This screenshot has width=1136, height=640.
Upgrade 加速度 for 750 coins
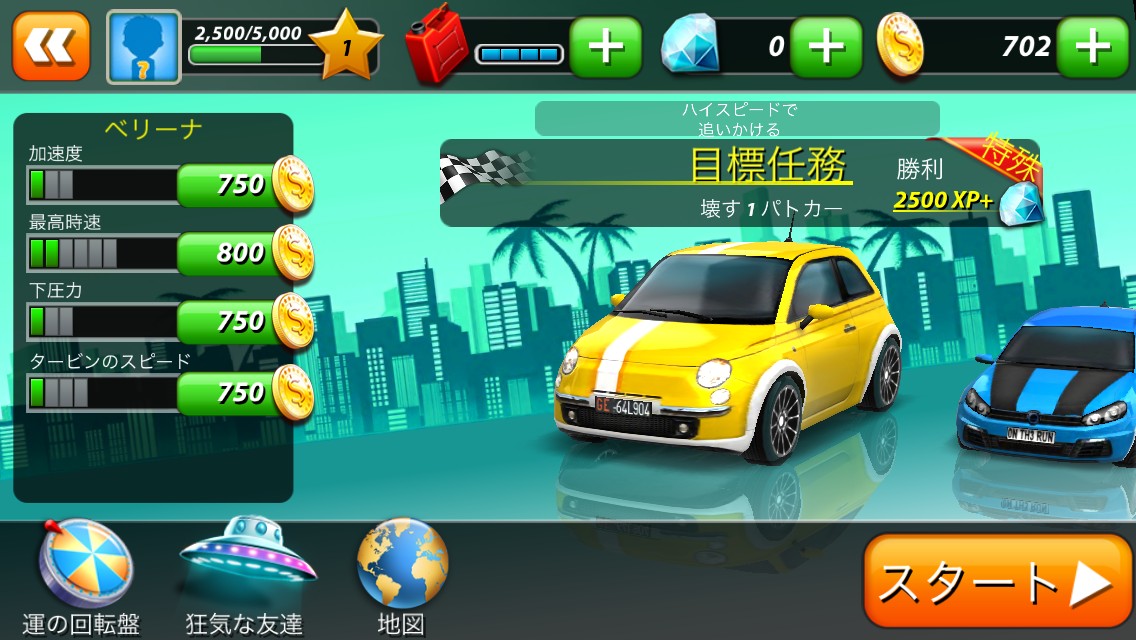coord(242,185)
